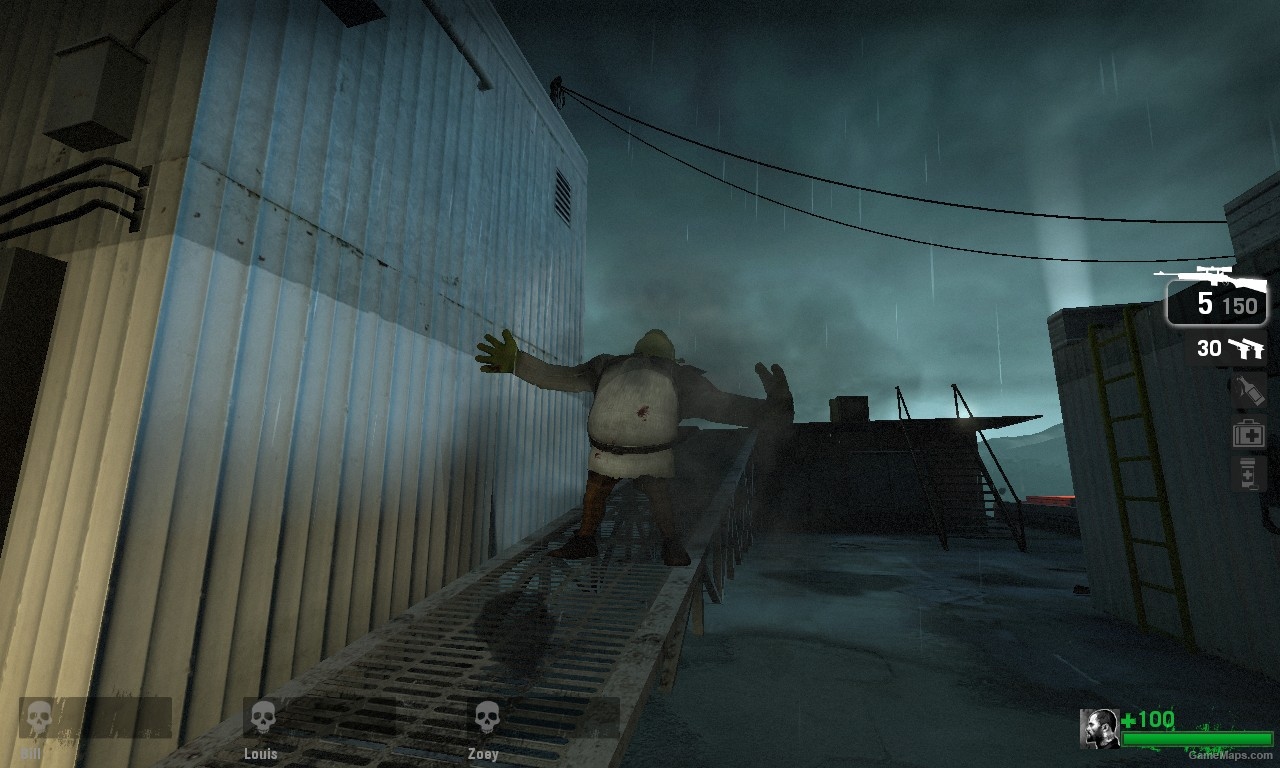Click Louis's name label
Screen dimensions: 1280x768
pyautogui.click(x=261, y=753)
